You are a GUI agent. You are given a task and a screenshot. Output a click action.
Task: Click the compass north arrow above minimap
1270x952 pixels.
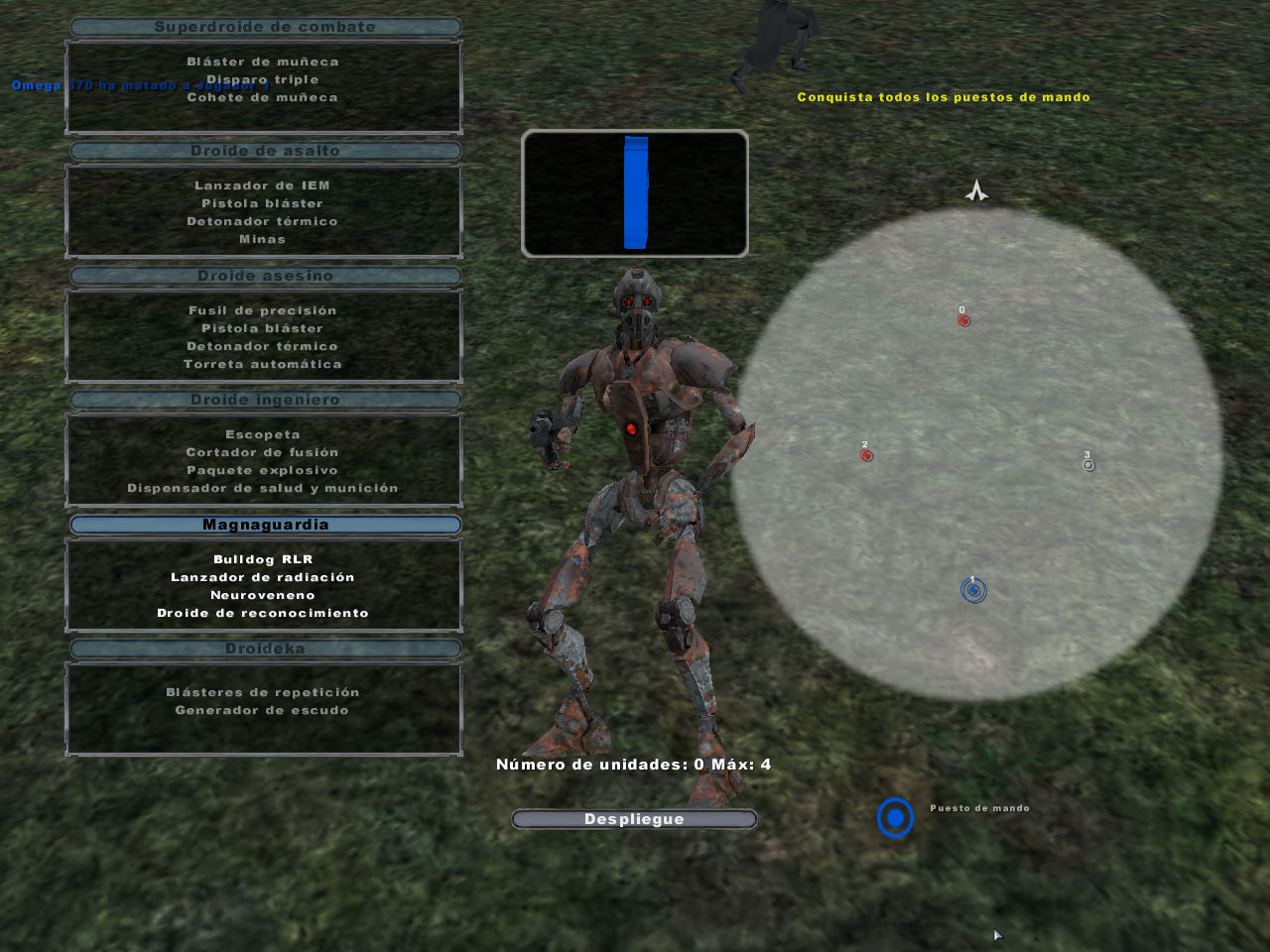[x=975, y=191]
